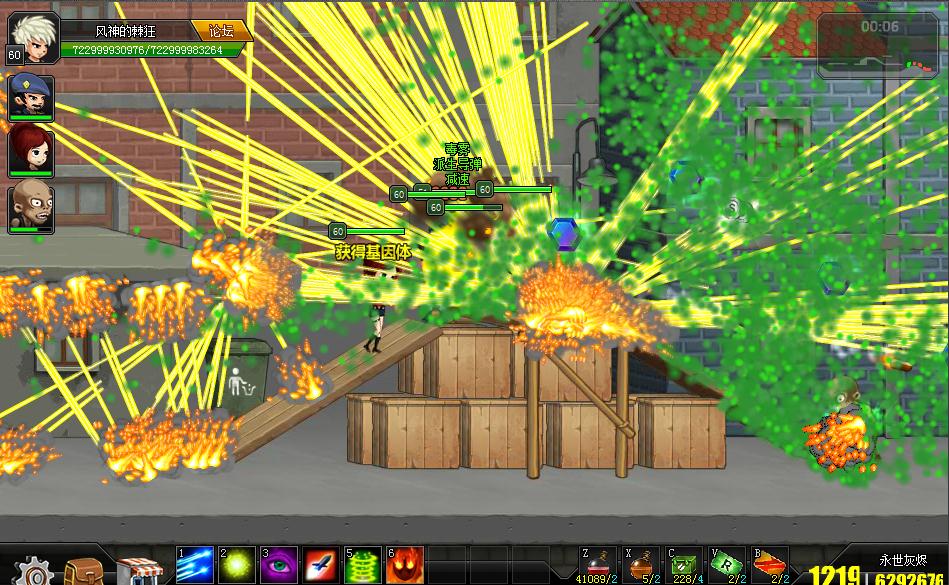Trigger the red rocket skill in slot 4
949x585 pixels.
320,566
